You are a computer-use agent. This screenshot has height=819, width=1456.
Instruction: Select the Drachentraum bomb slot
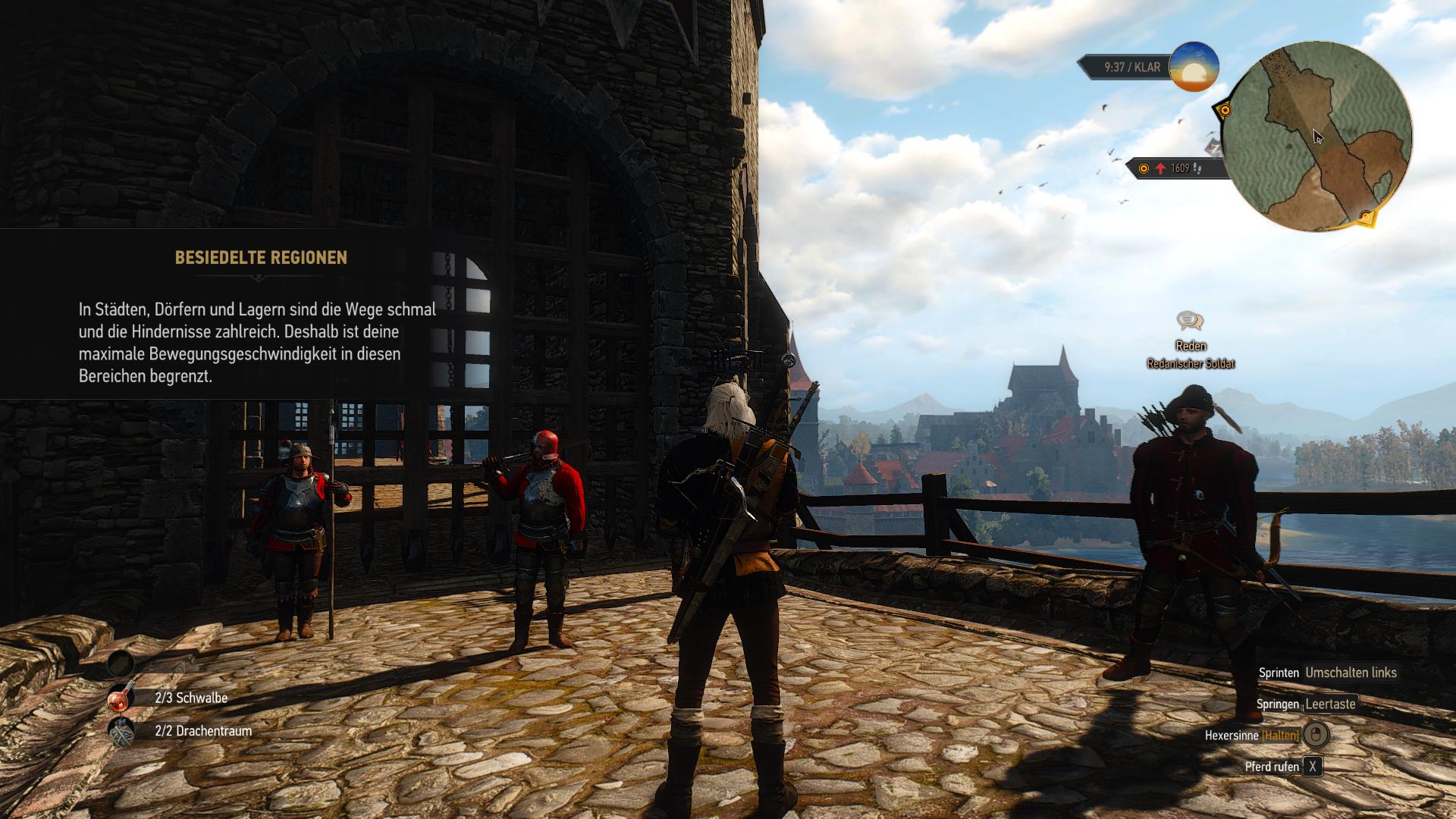[x=121, y=732]
